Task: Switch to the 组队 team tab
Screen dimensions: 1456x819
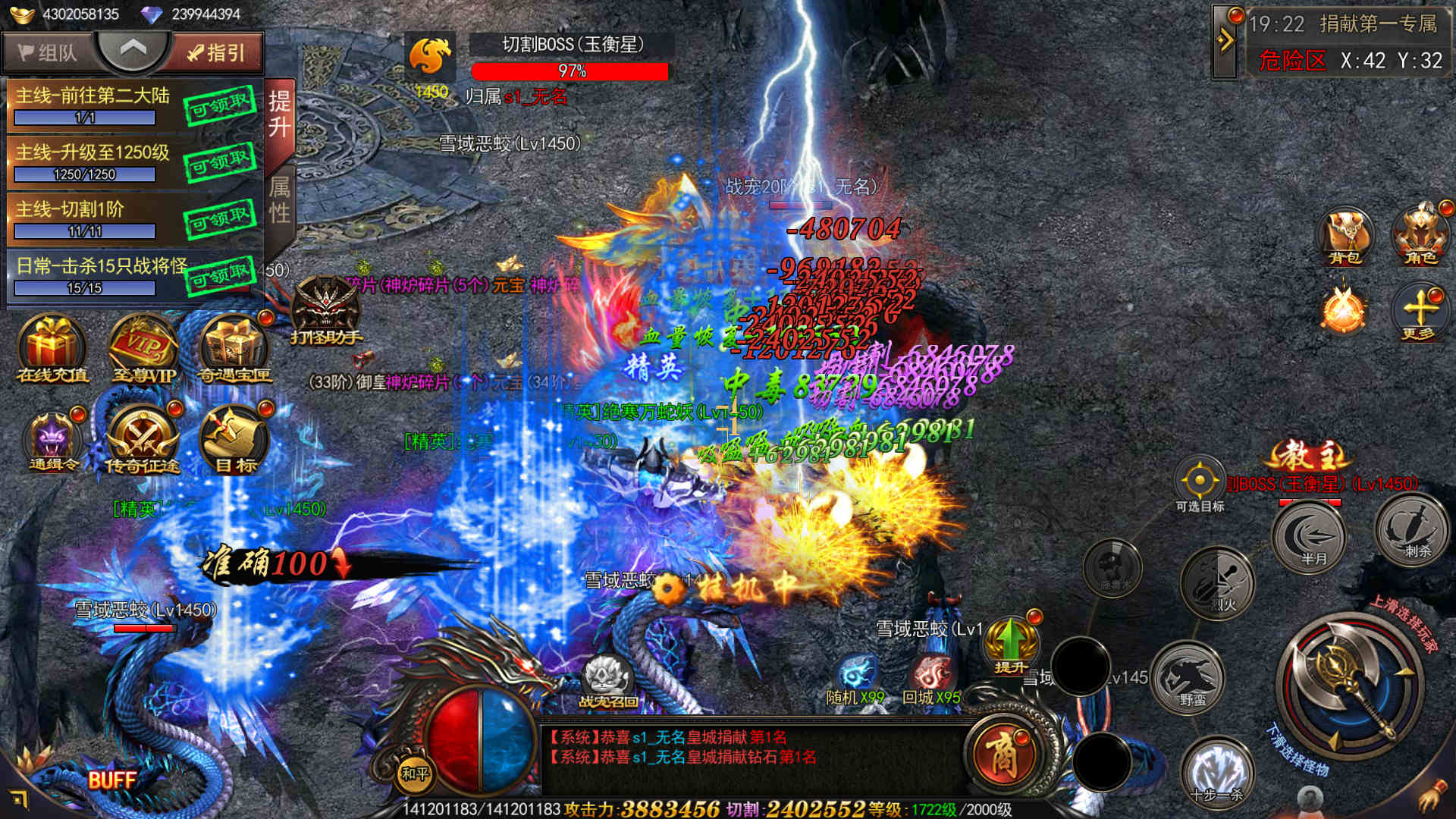Action: [x=48, y=52]
